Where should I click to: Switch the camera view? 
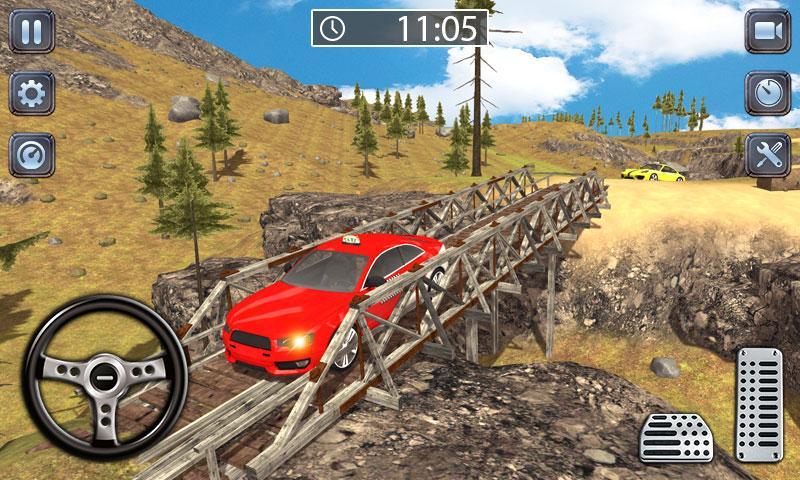[767, 31]
